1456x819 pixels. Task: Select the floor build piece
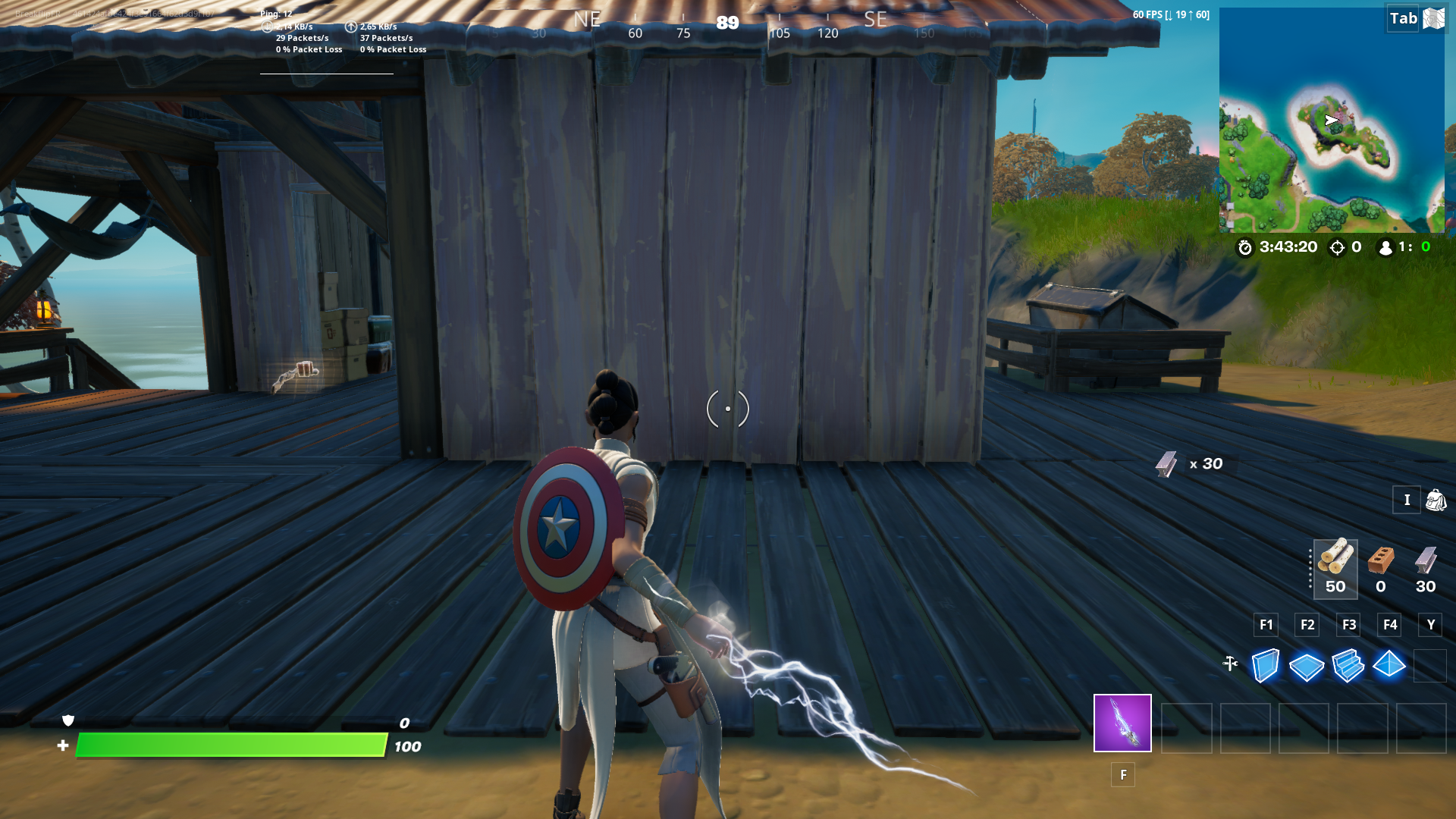click(x=1307, y=667)
